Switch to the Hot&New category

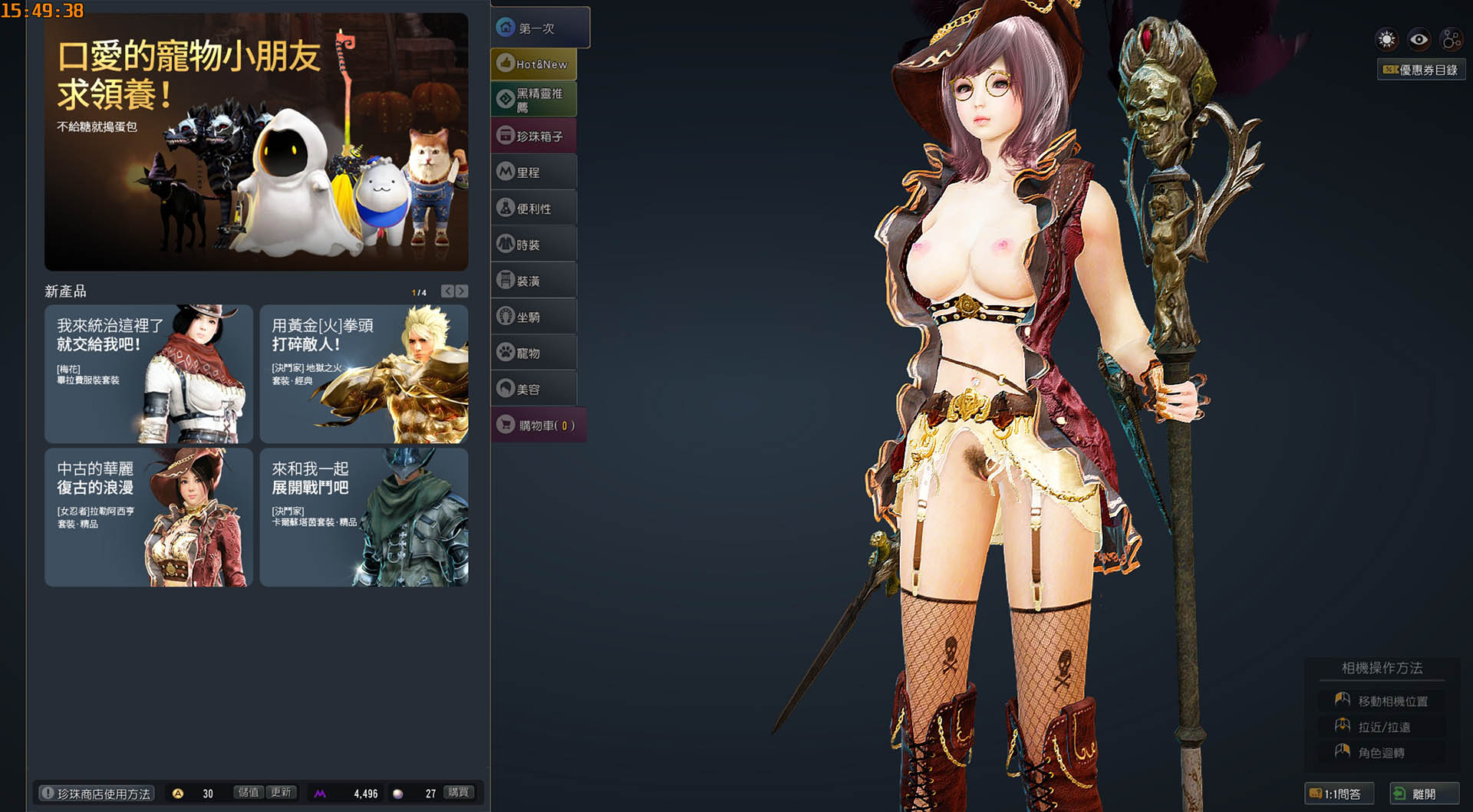[534, 64]
